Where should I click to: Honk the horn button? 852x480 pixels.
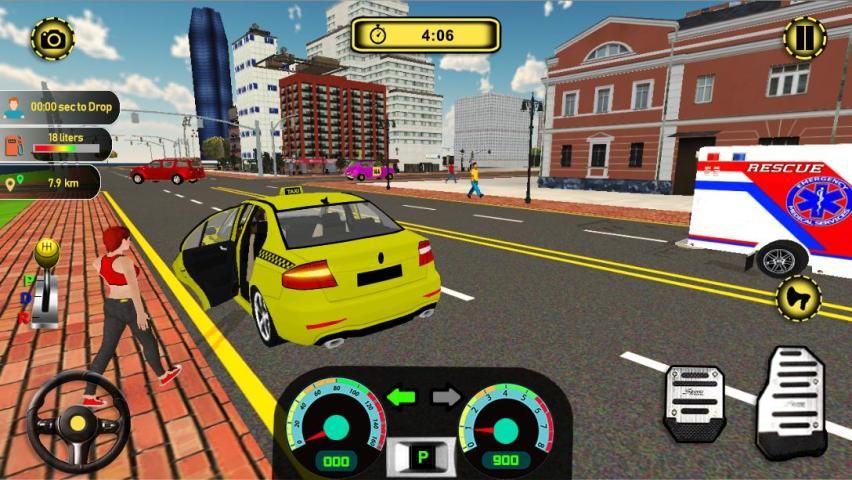(798, 298)
